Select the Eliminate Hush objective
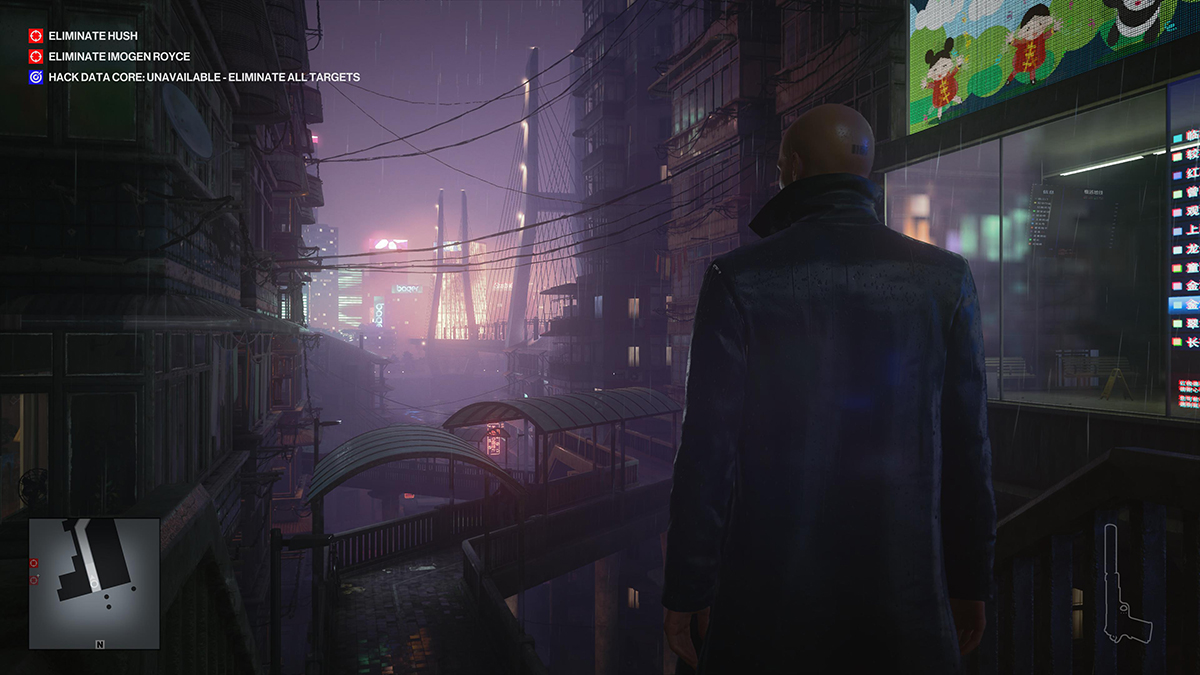The image size is (1200, 675). [93, 36]
